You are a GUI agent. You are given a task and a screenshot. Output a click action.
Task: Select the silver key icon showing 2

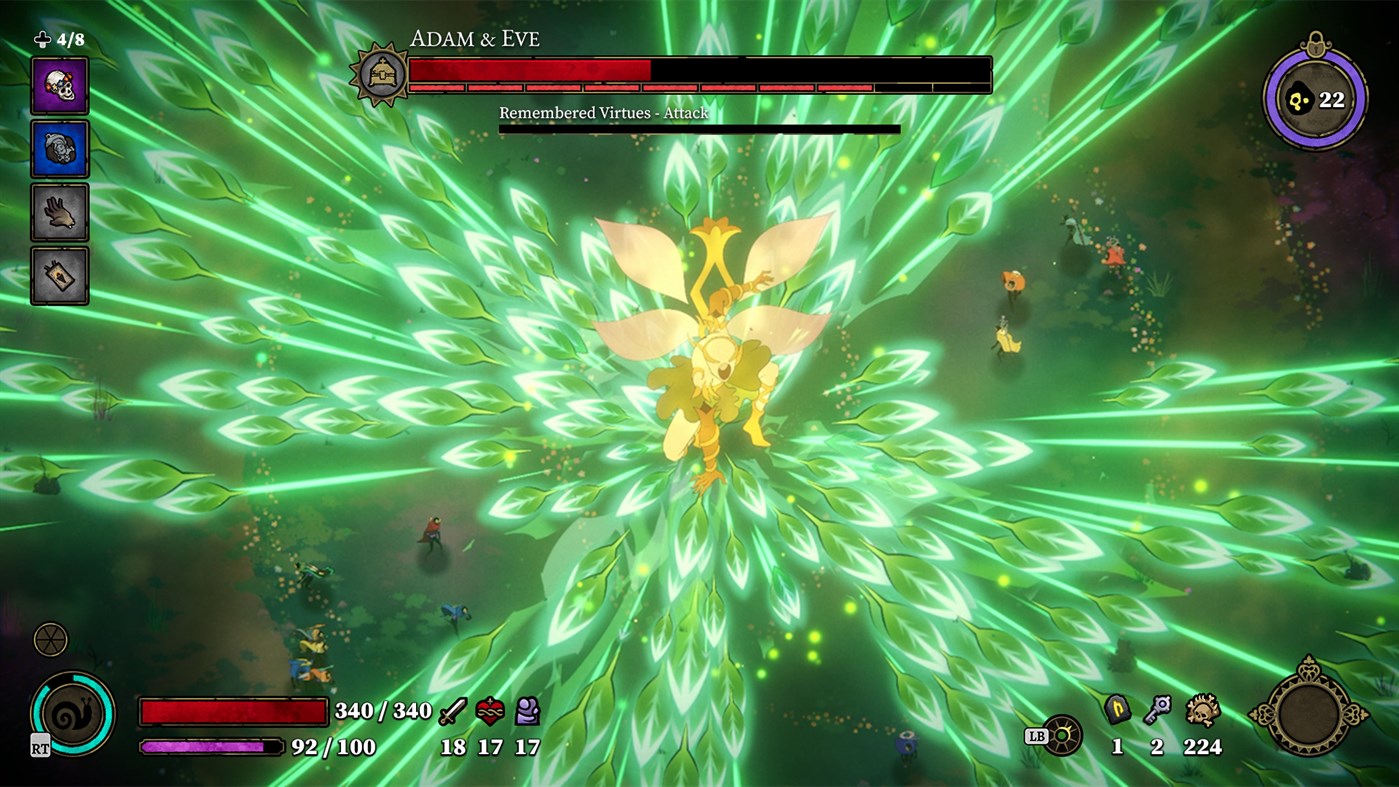[1156, 707]
